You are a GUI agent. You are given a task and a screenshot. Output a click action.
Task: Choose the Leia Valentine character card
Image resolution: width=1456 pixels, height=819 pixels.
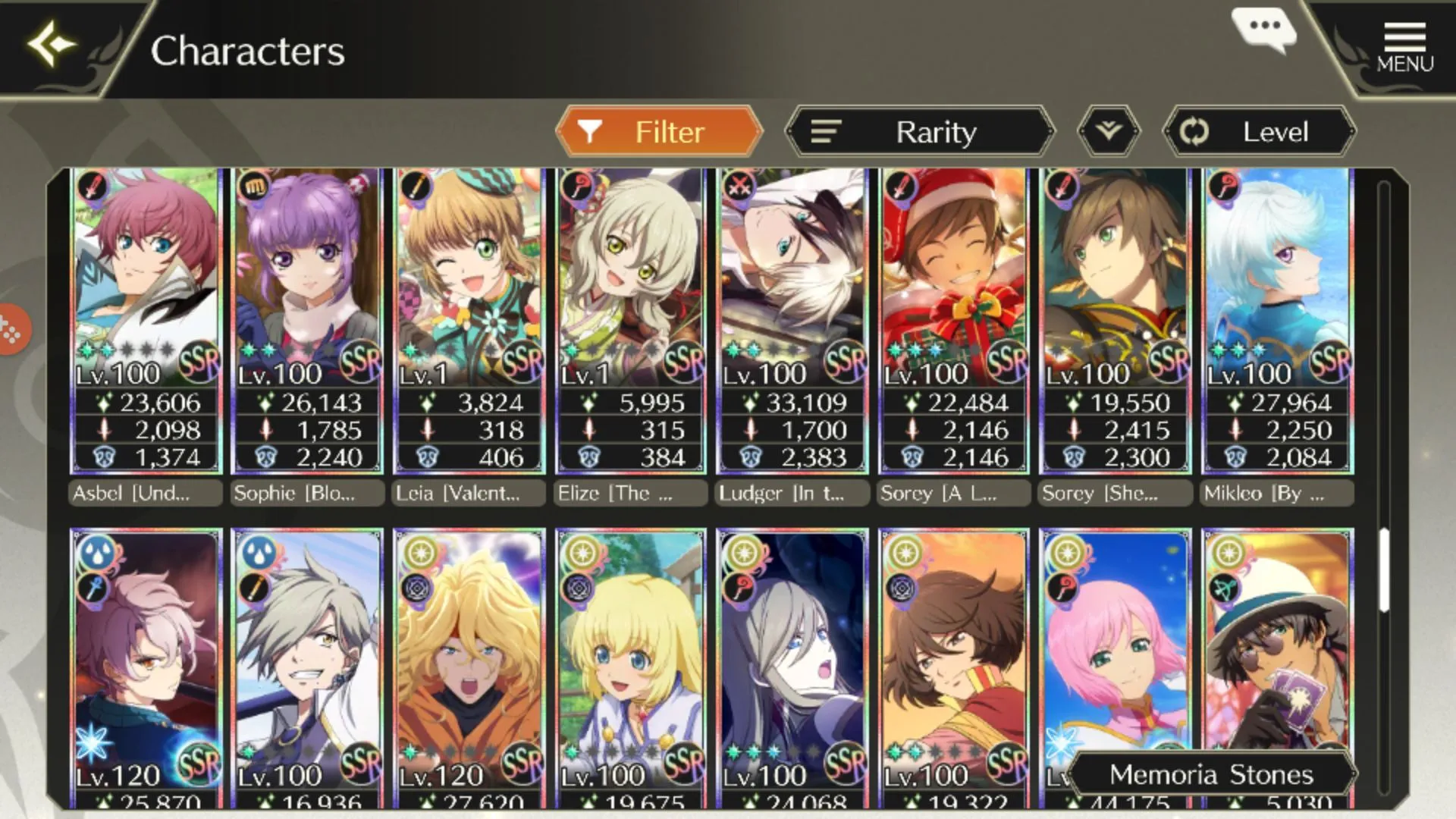coord(469,320)
